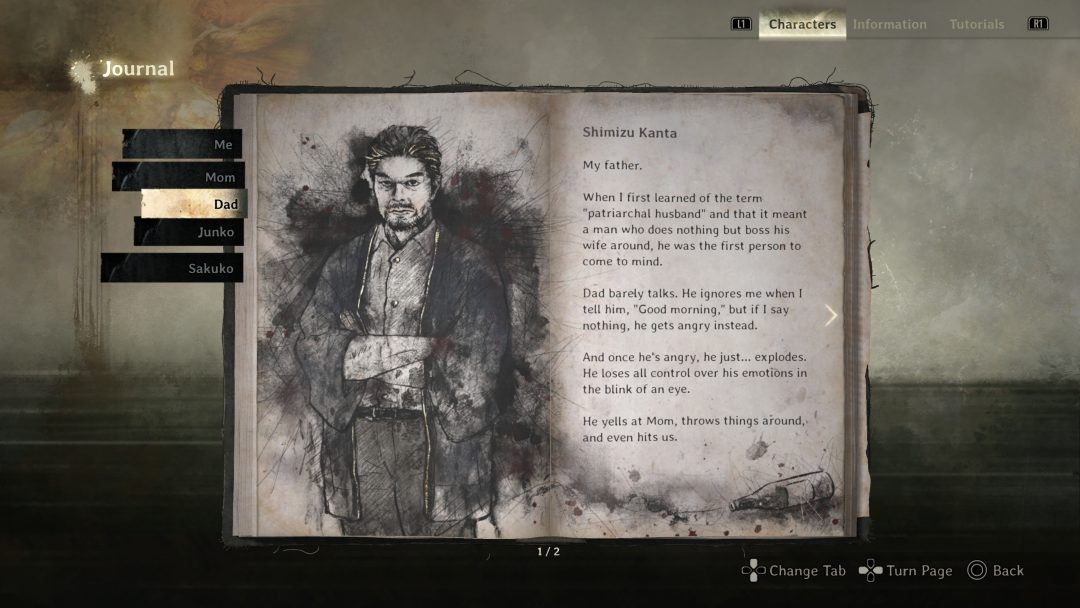Choose the 'Dad' character entry

[194, 204]
